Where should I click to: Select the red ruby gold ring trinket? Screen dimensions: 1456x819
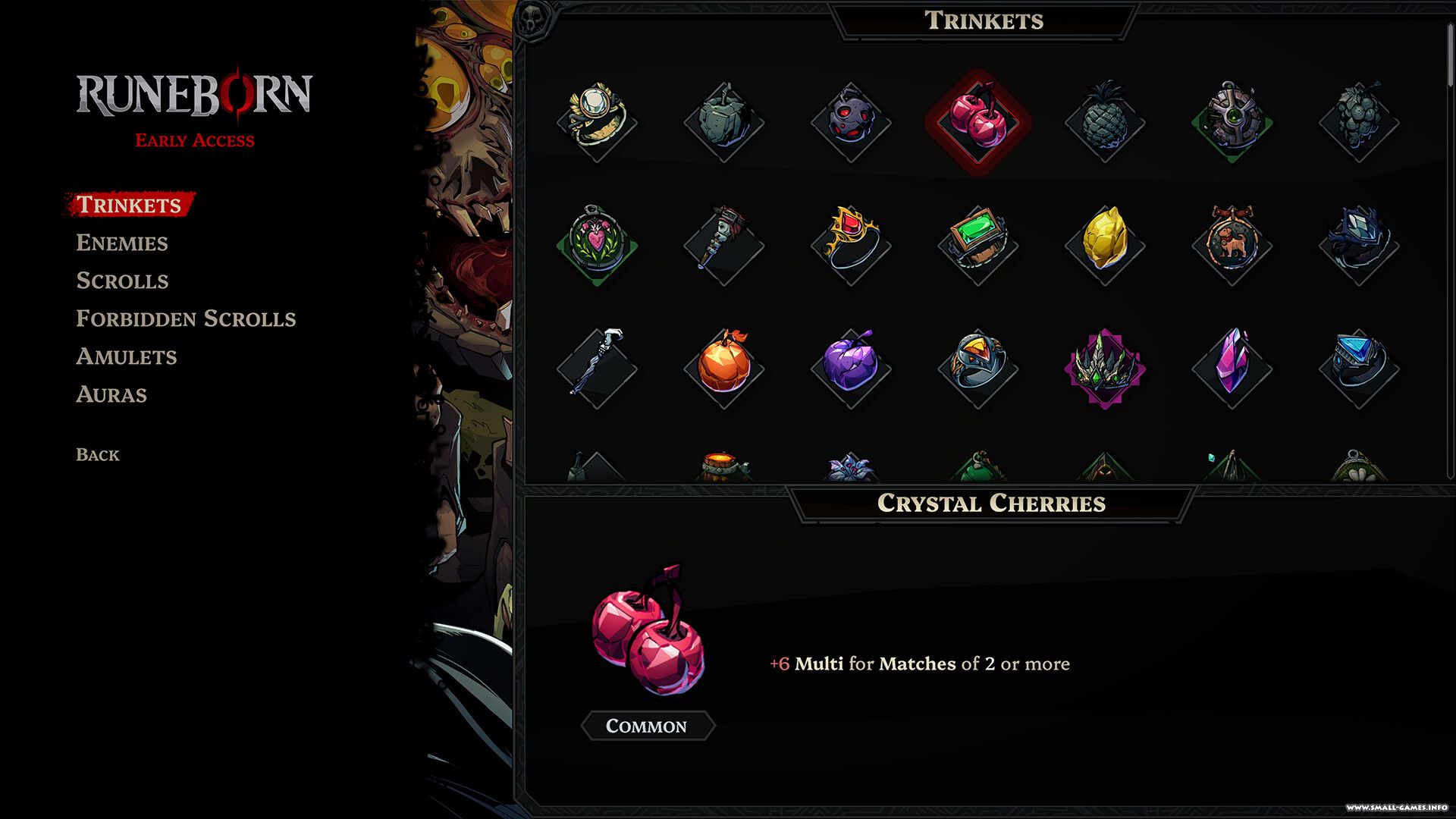point(851,241)
